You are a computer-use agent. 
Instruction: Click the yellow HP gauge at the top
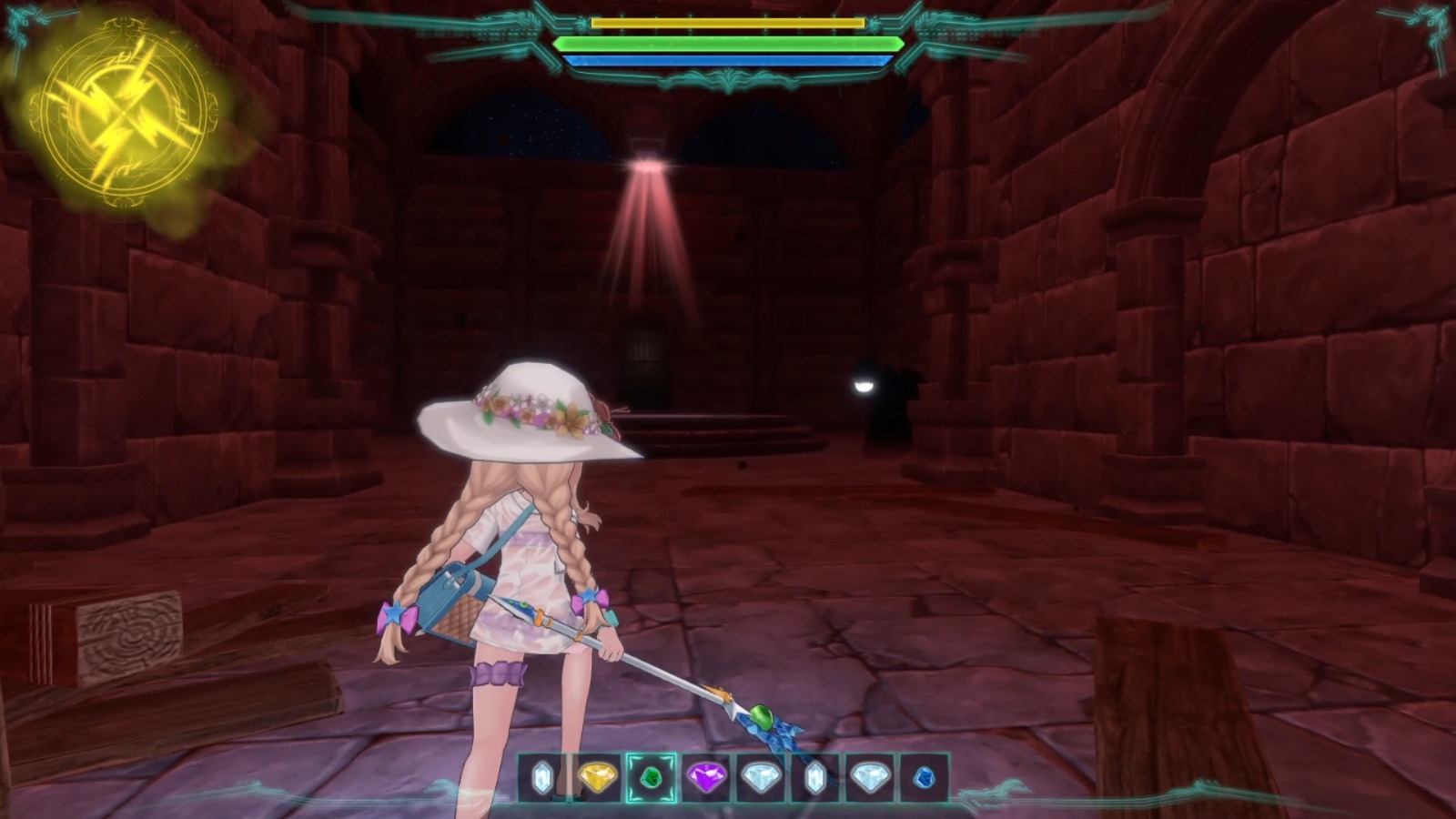[x=728, y=23]
